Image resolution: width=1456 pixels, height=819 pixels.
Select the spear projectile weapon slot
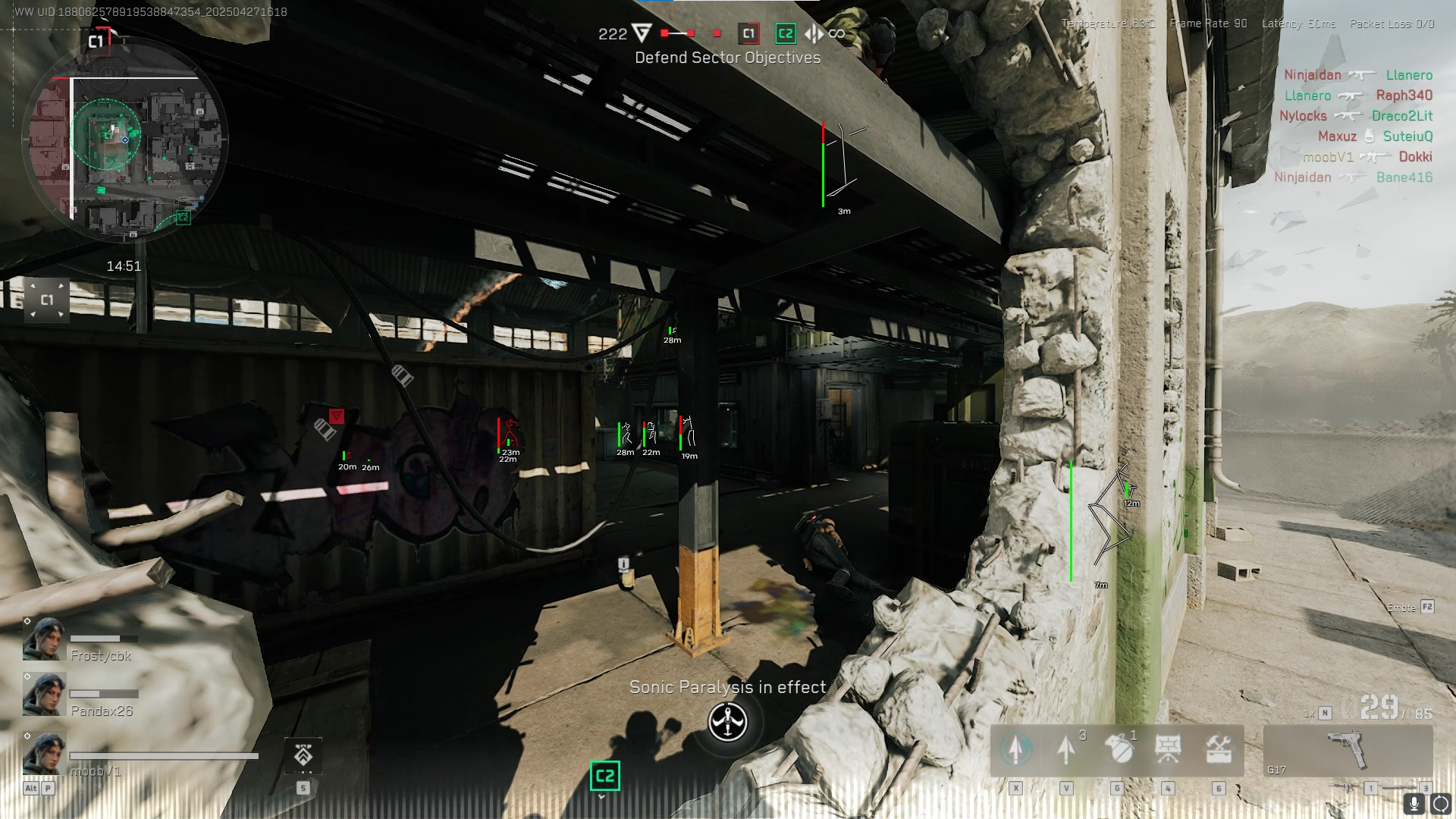(x=1066, y=749)
